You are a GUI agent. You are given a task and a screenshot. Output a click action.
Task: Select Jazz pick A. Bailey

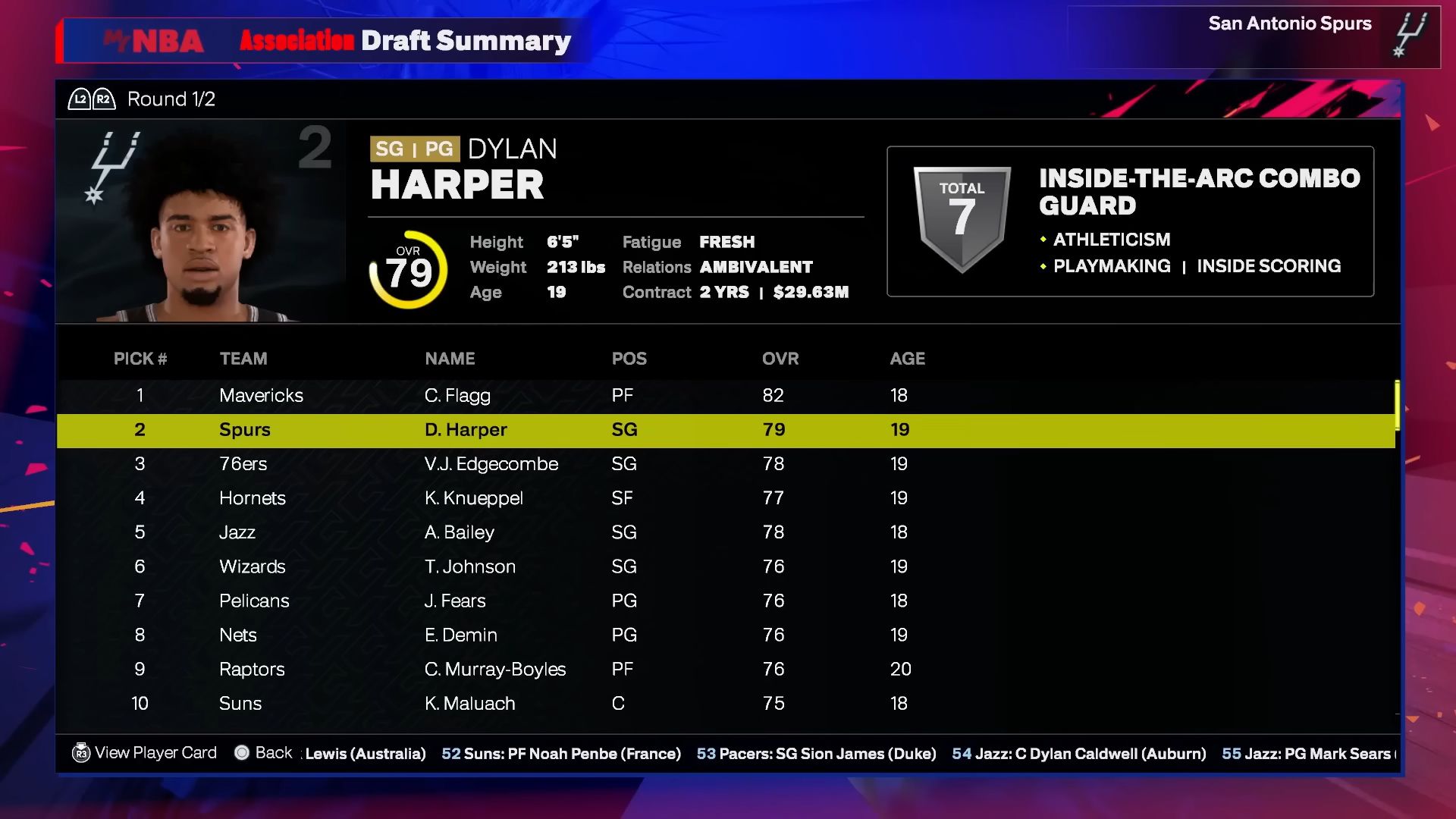pyautogui.click(x=531, y=532)
